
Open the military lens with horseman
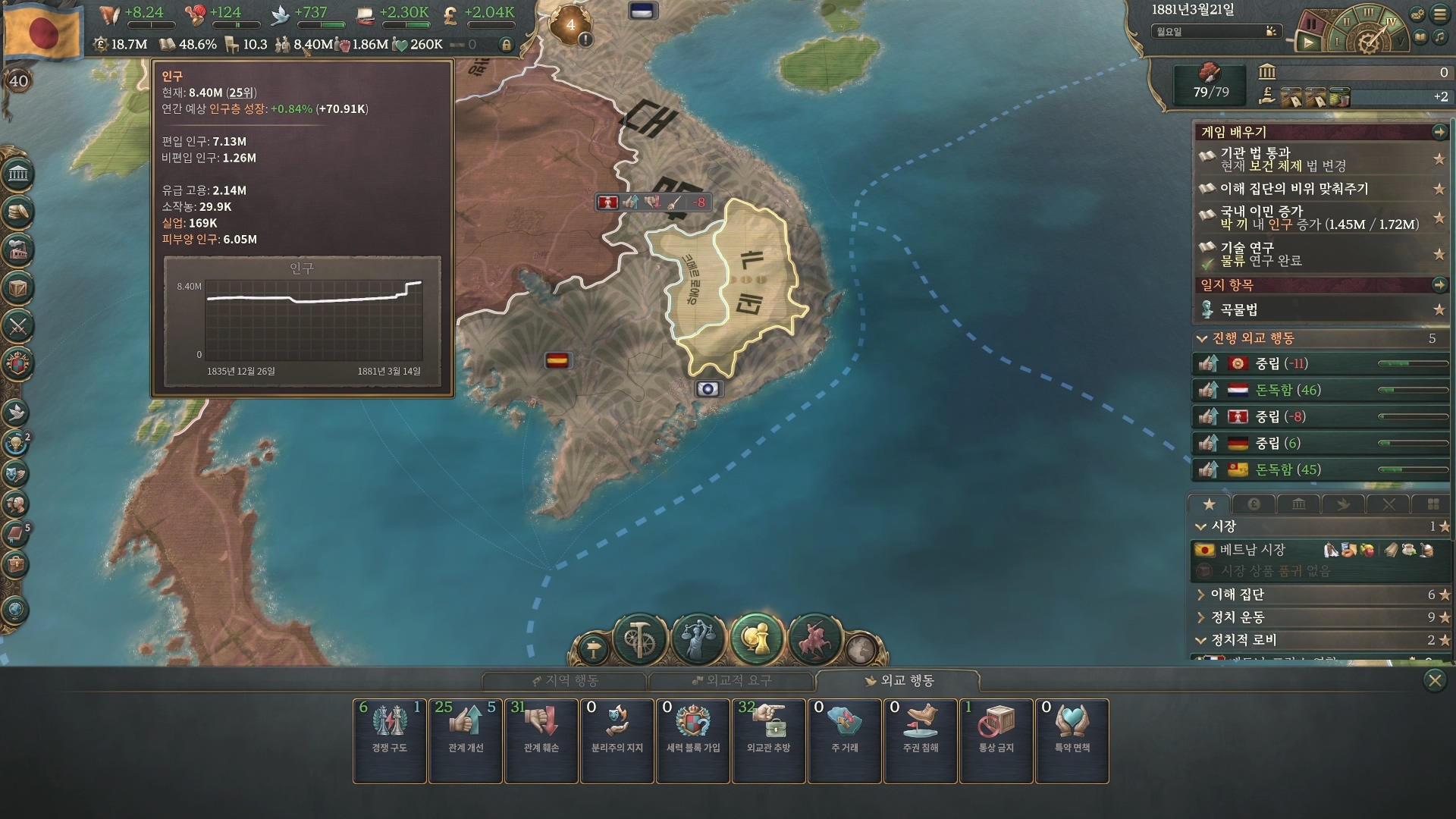tap(814, 639)
